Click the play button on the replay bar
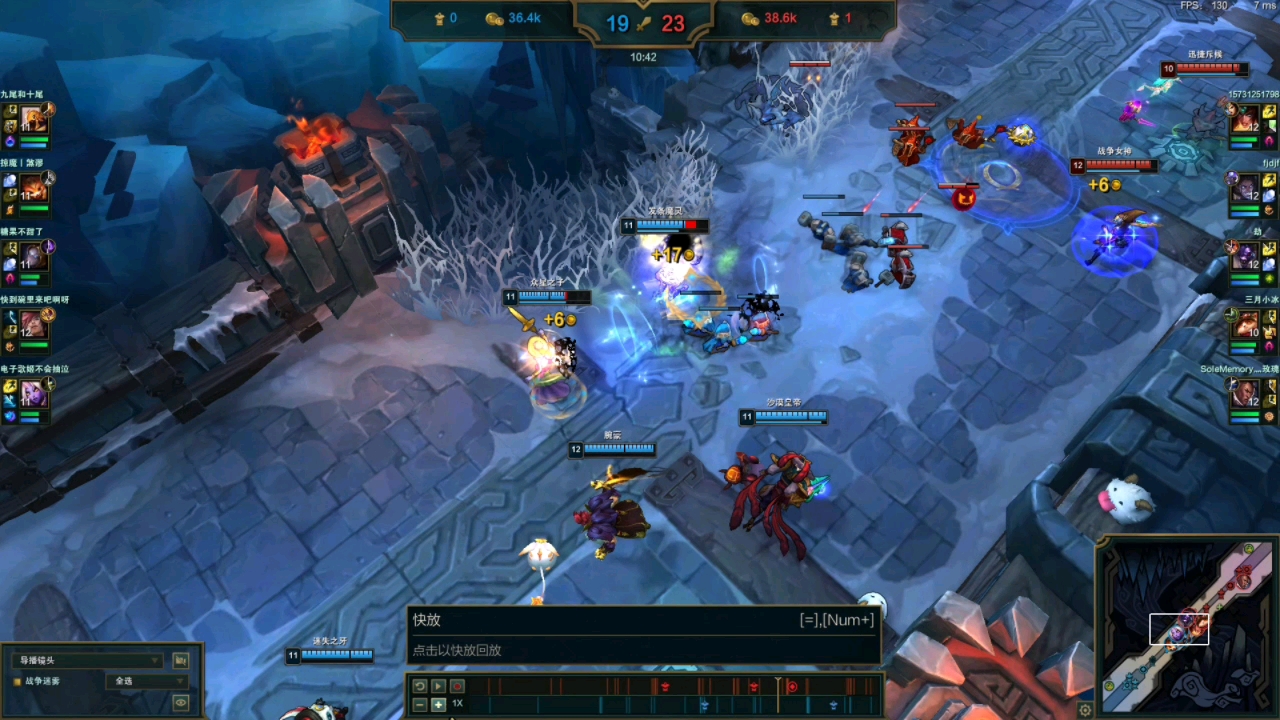The image size is (1280, 720). (x=438, y=686)
